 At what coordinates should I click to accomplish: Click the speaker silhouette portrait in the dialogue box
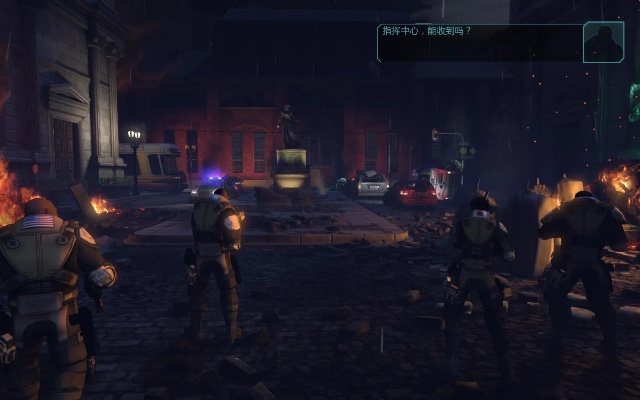(x=603, y=42)
